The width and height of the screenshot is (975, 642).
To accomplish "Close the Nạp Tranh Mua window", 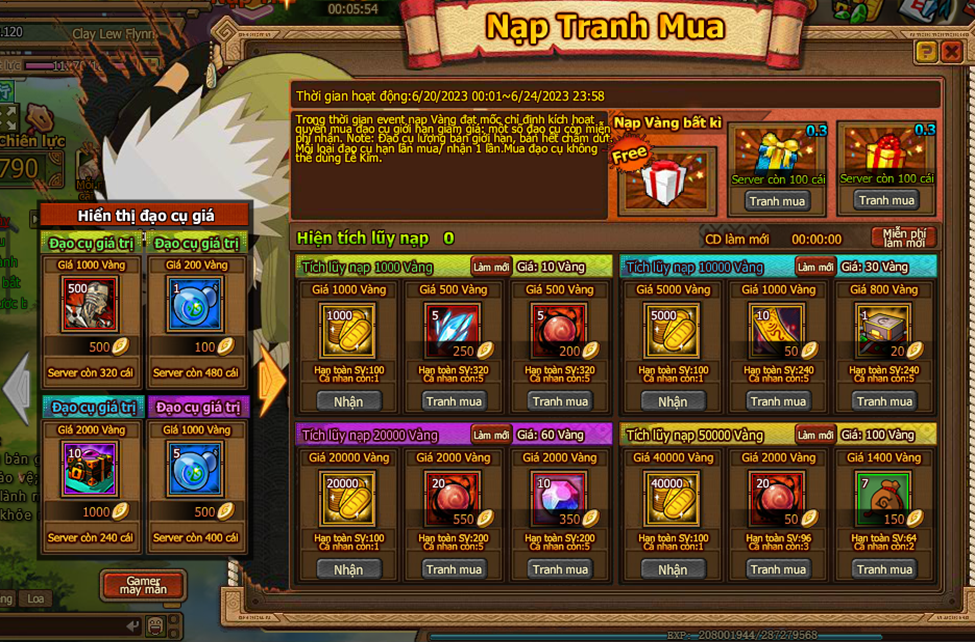I will point(951,52).
